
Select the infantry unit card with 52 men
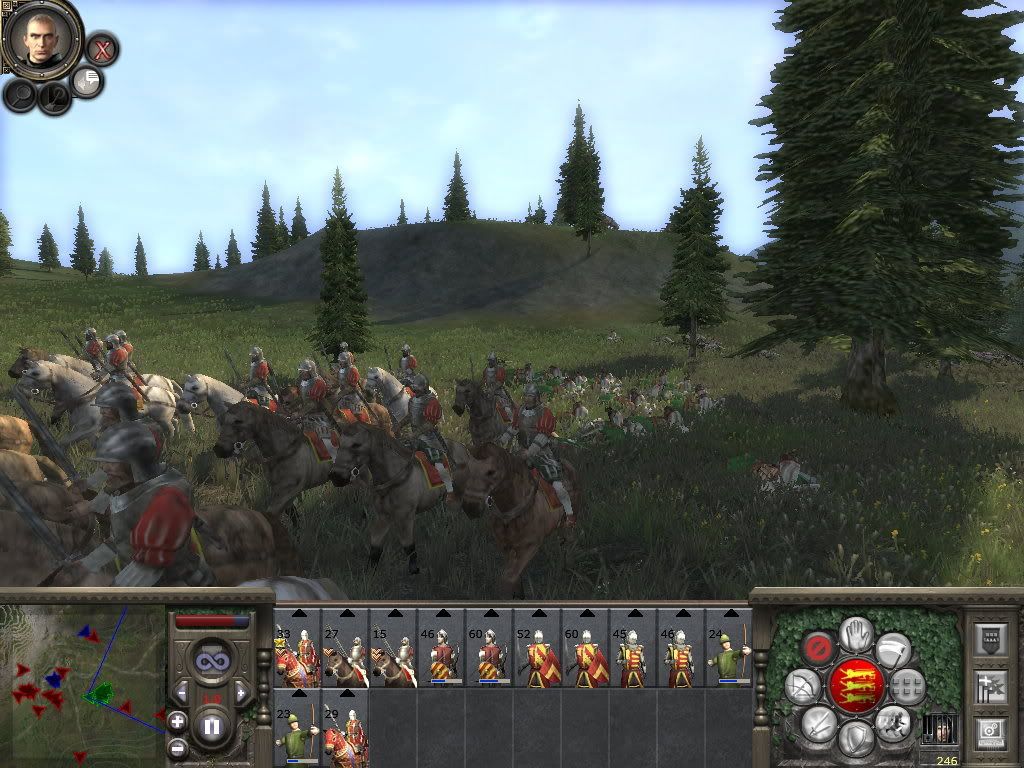(536, 650)
